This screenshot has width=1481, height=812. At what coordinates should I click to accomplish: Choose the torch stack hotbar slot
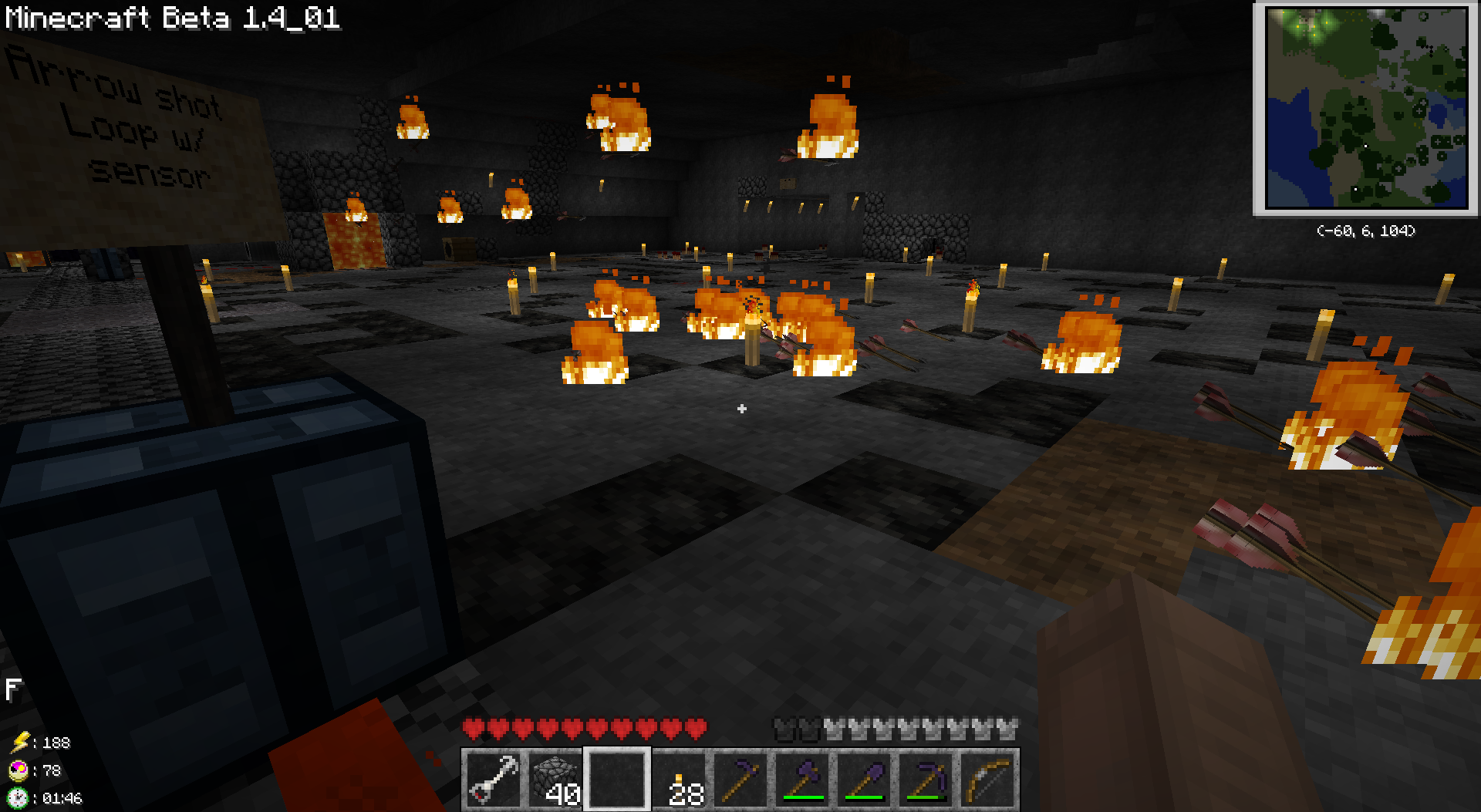(679, 779)
